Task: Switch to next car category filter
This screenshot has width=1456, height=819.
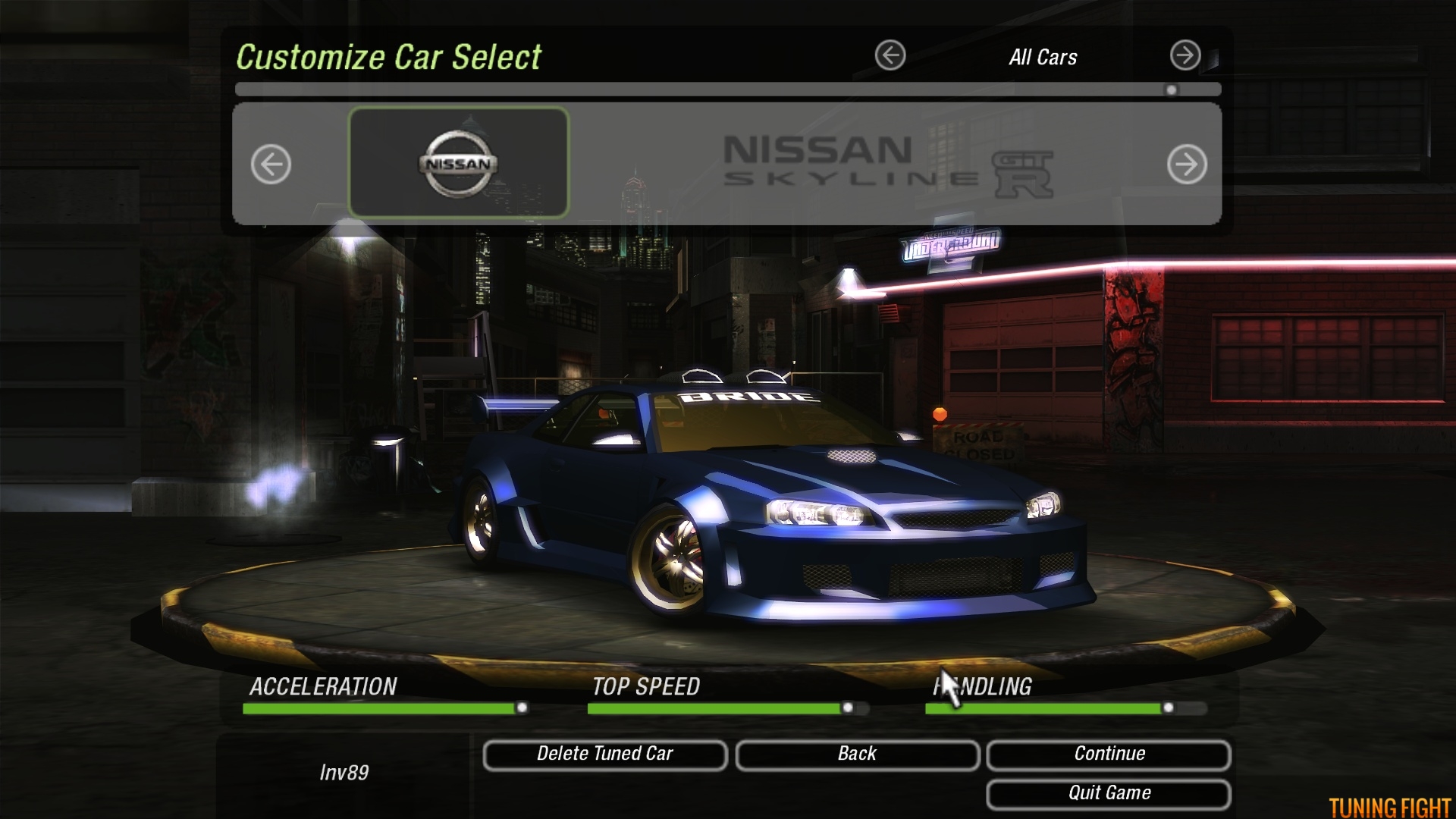Action: click(1185, 55)
